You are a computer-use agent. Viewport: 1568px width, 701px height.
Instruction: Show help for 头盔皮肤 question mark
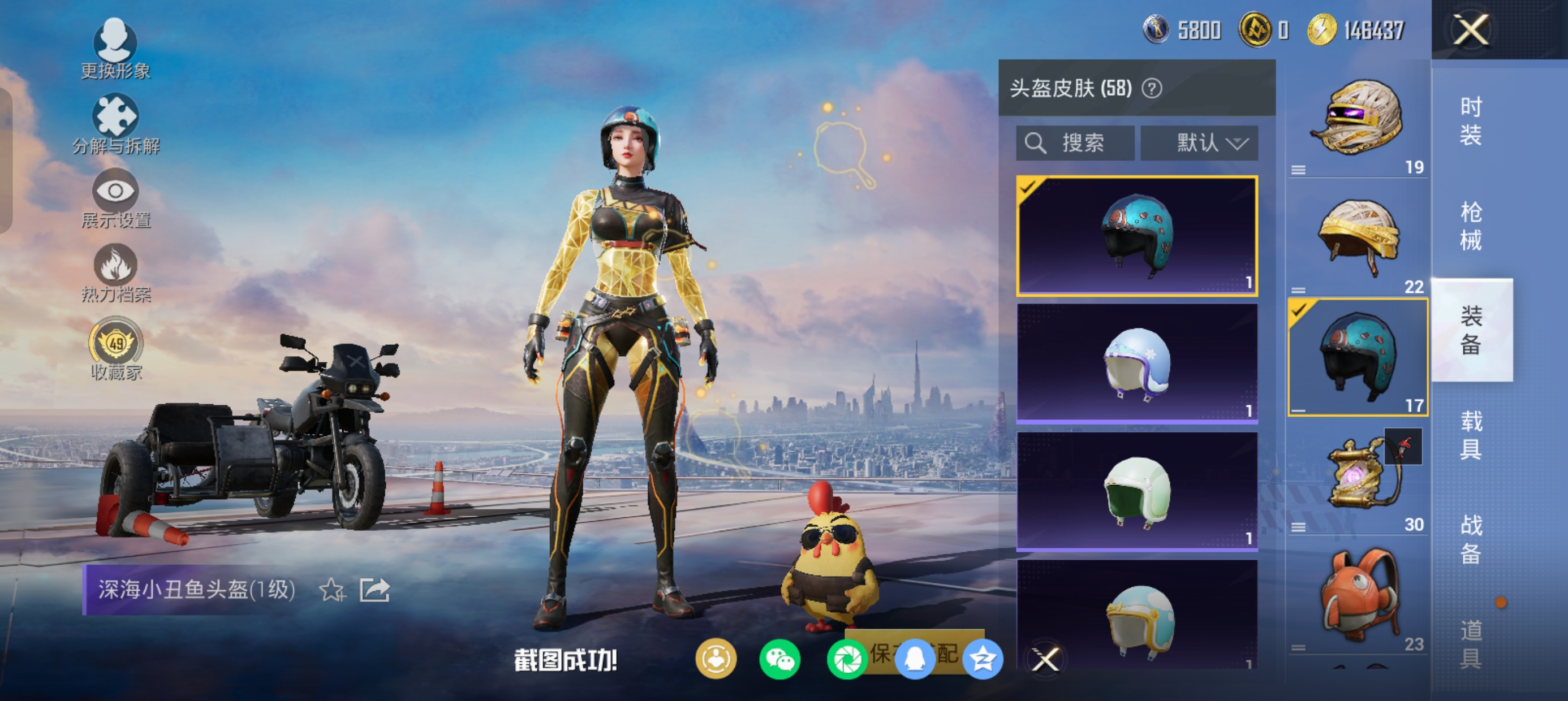pyautogui.click(x=1152, y=88)
